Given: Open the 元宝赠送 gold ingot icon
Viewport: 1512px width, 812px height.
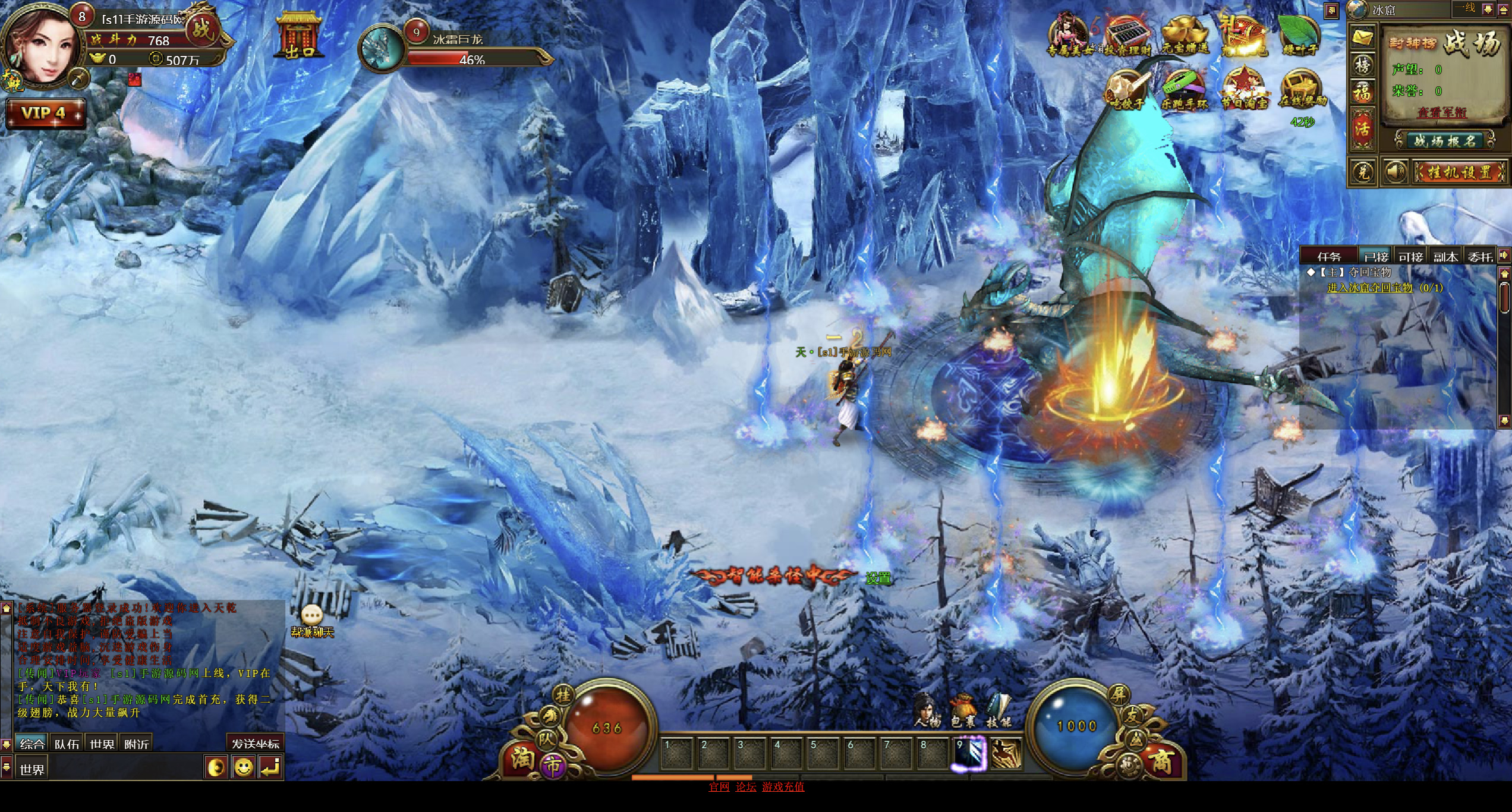Looking at the screenshot, I should coord(1185,36).
